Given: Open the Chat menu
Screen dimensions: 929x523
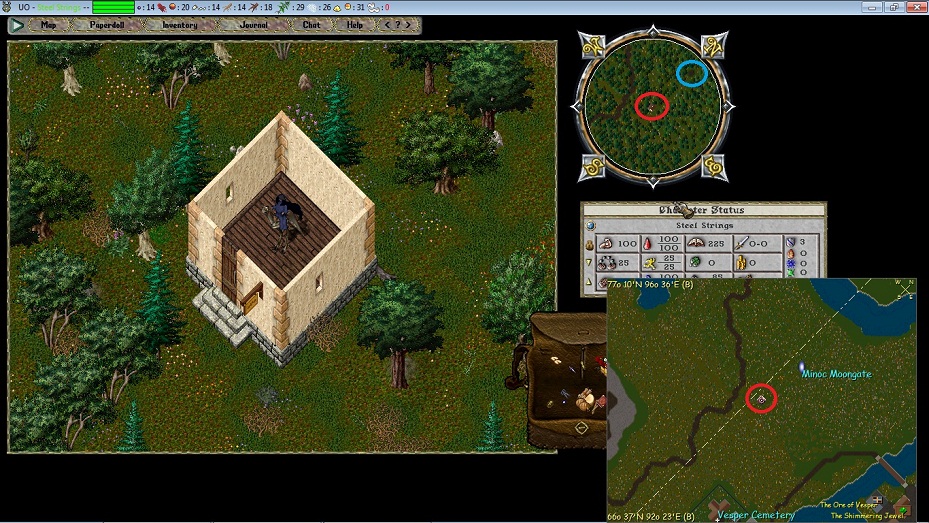Looking at the screenshot, I should (311, 25).
